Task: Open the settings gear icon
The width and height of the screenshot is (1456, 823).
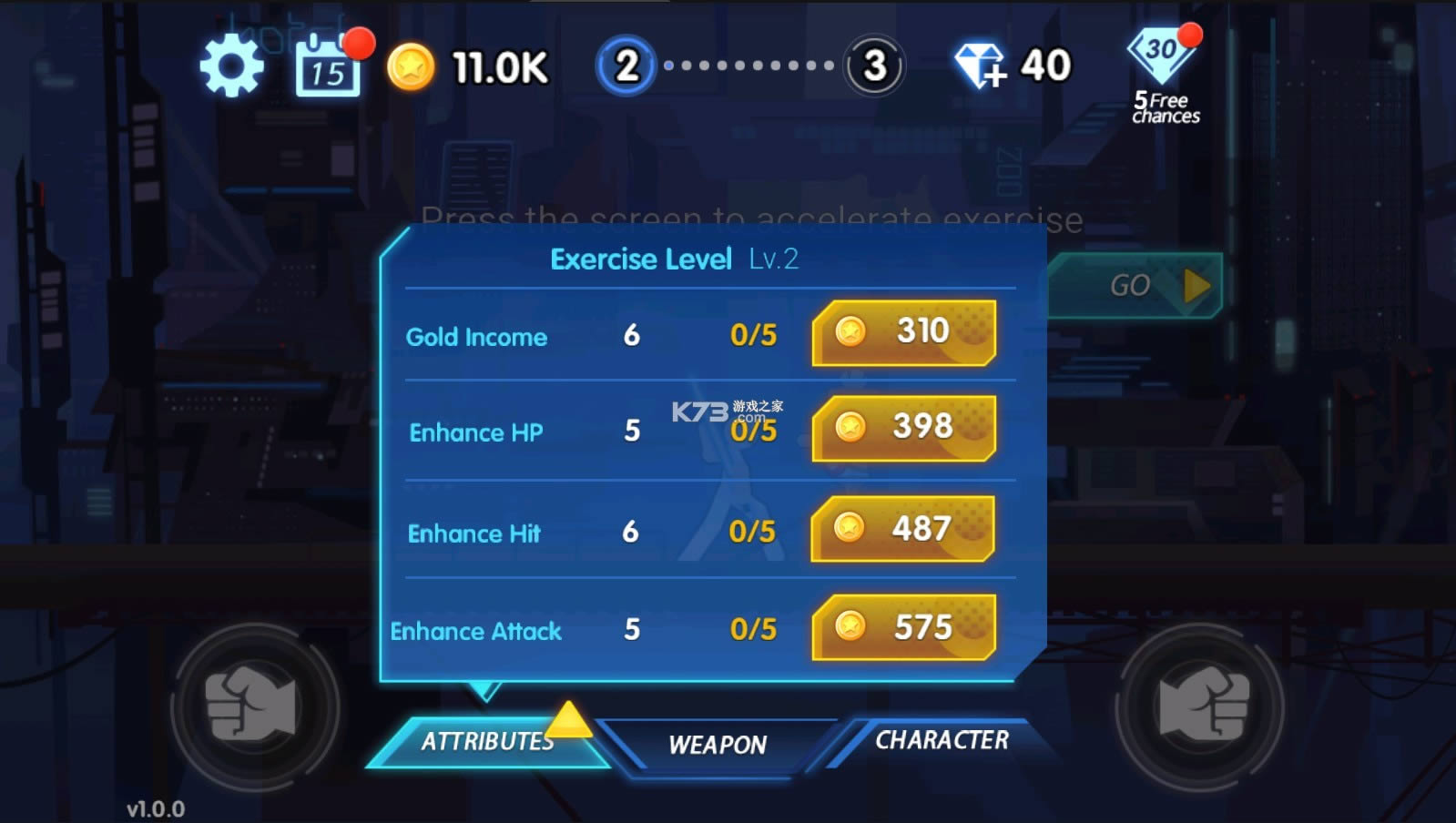Action: tap(230, 66)
